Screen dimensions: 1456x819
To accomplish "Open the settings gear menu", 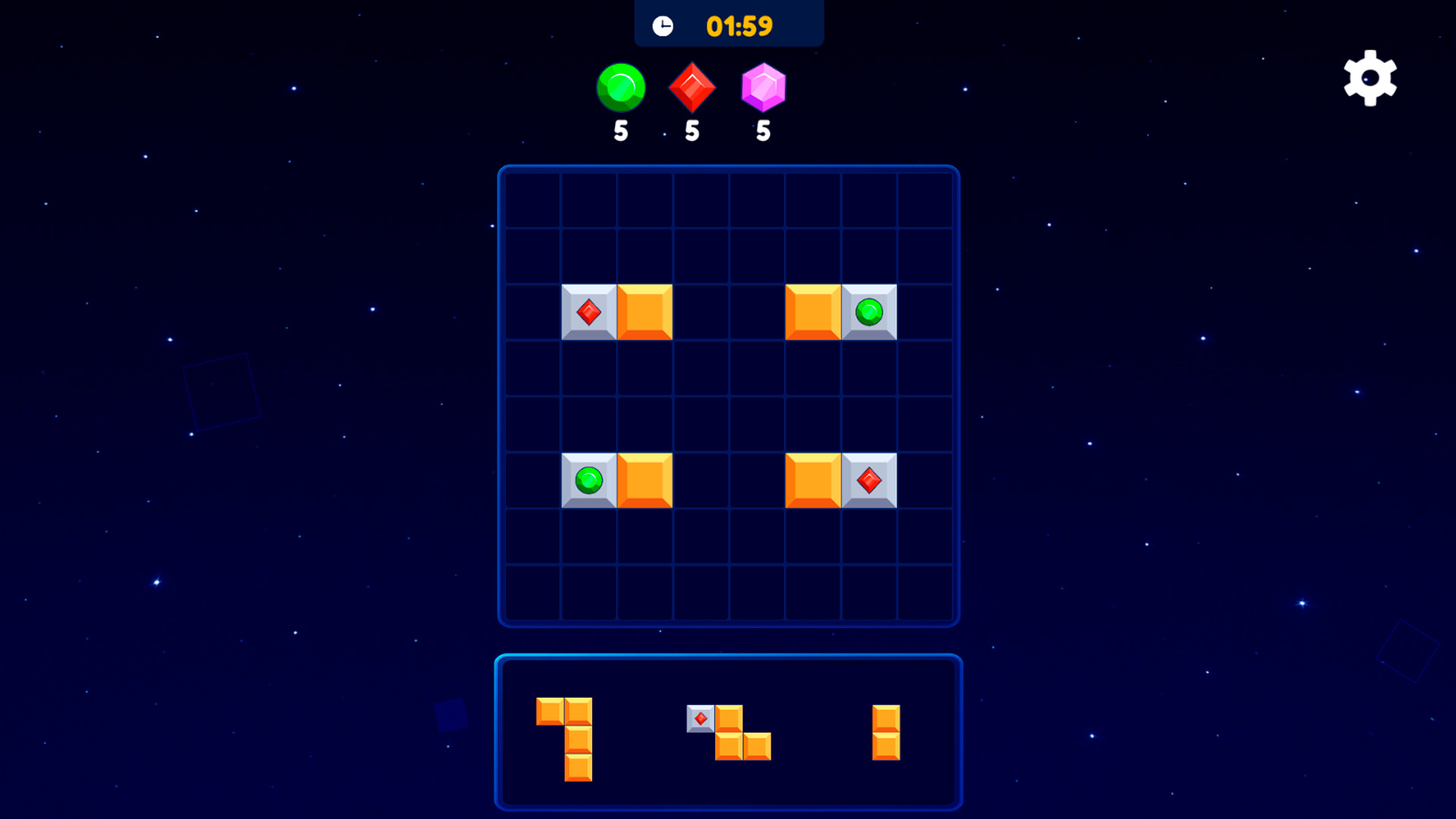I will coord(1370,78).
